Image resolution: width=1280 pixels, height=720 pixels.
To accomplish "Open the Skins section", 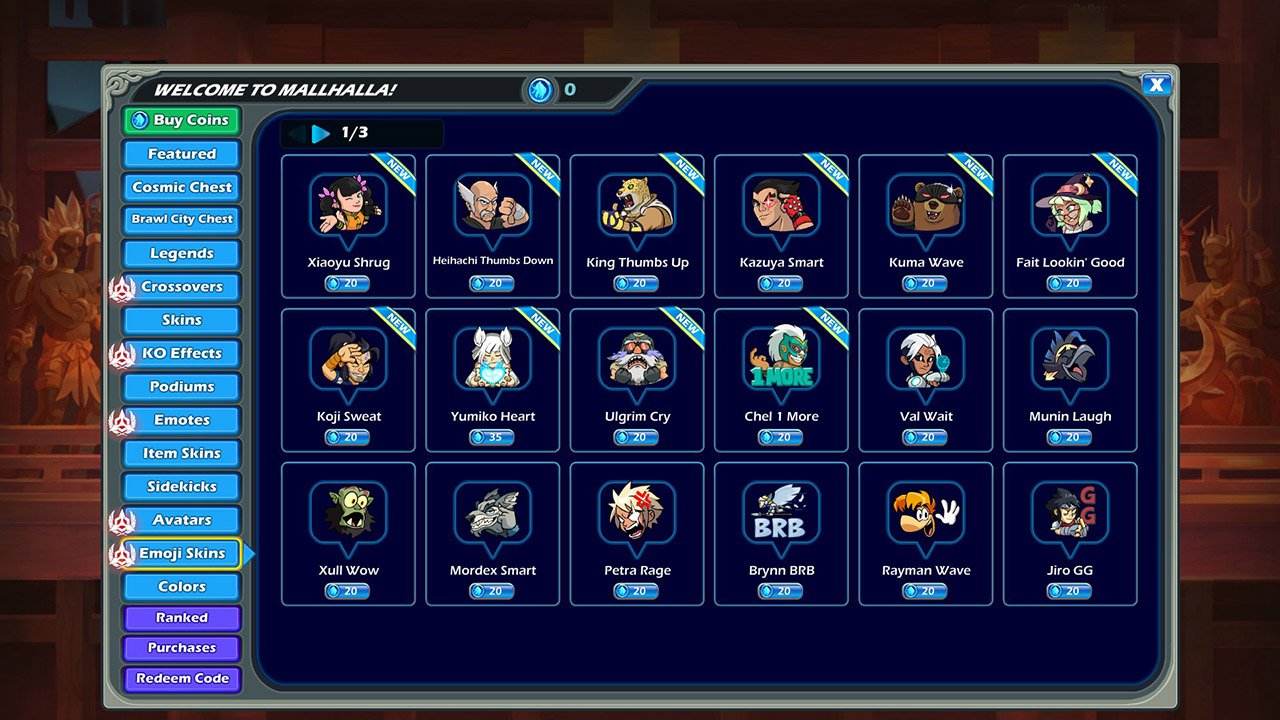I will (x=180, y=319).
